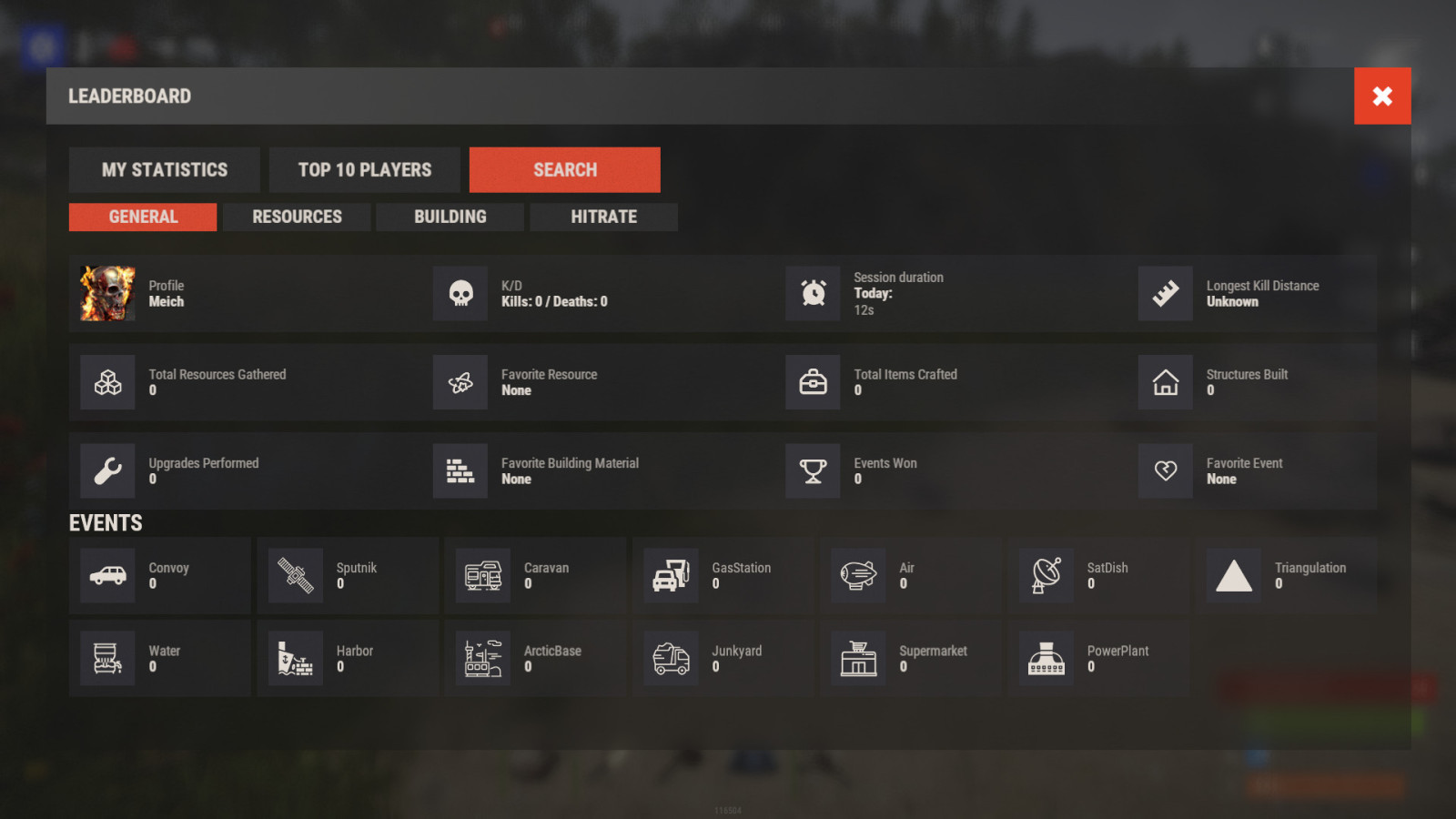Click the Harbor anchor icon
The width and height of the screenshot is (1456, 819).
click(x=295, y=658)
